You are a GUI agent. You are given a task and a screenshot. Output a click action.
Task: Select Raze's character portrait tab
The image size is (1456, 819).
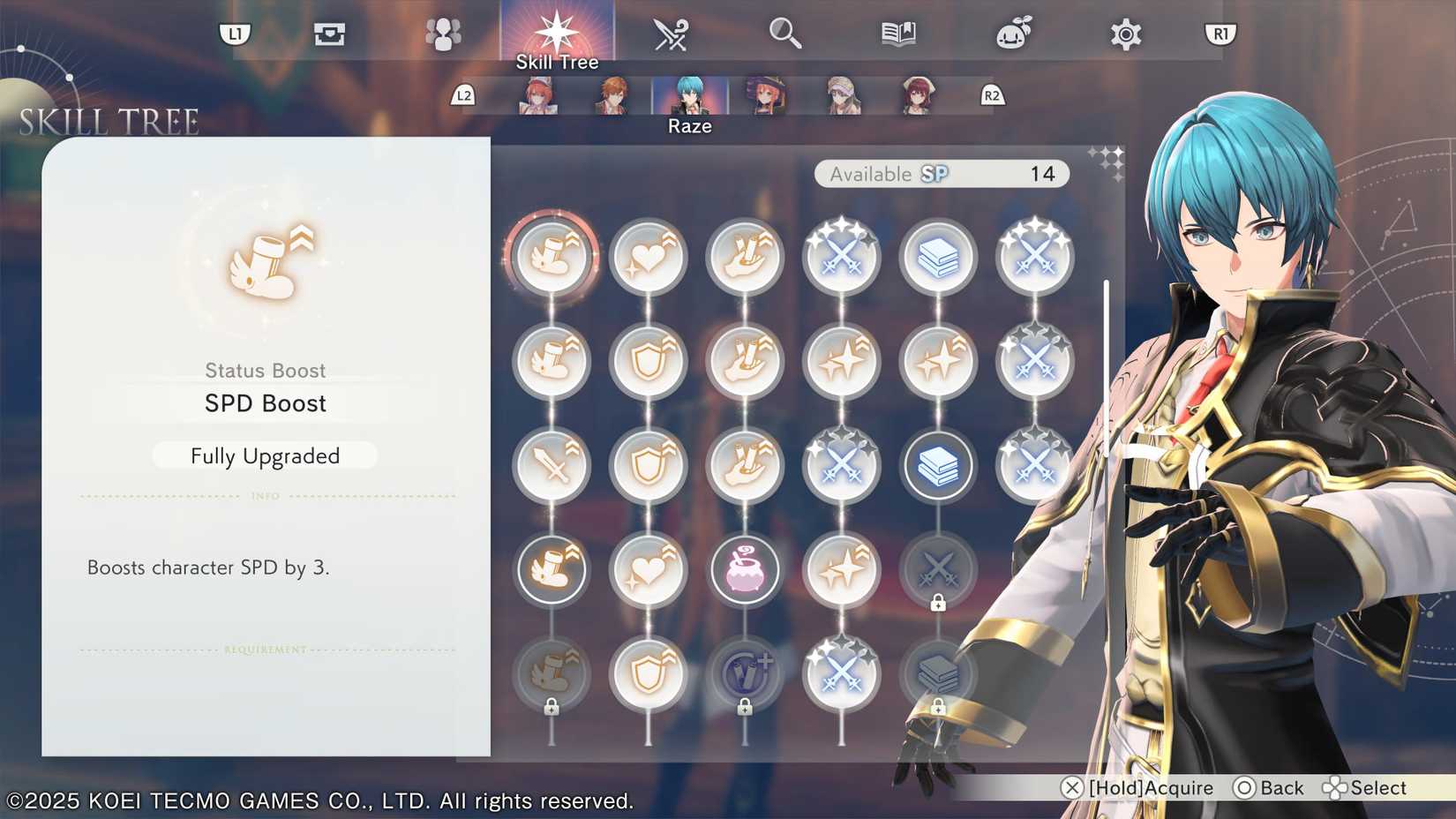click(x=689, y=97)
